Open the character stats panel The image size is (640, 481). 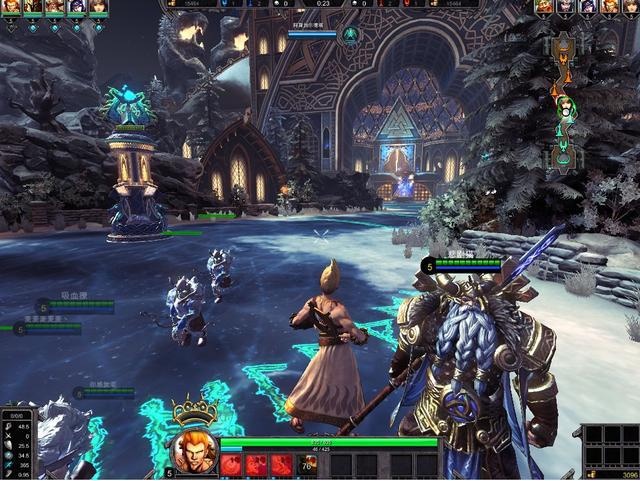tap(18, 443)
